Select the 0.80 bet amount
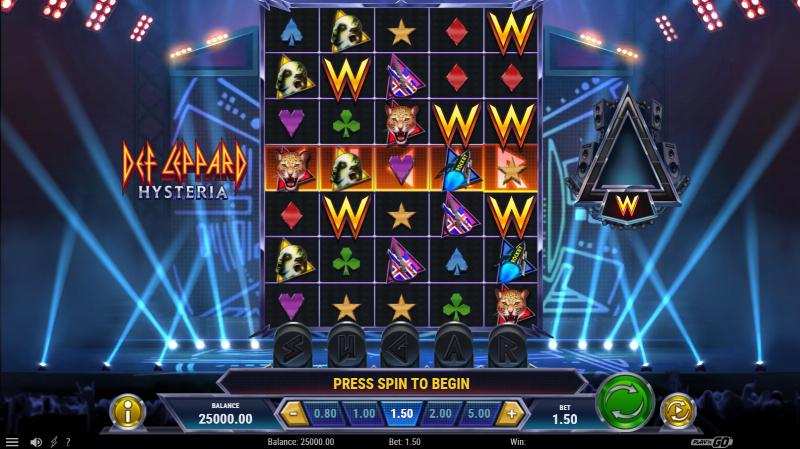This screenshot has height=449, width=800. click(x=325, y=412)
